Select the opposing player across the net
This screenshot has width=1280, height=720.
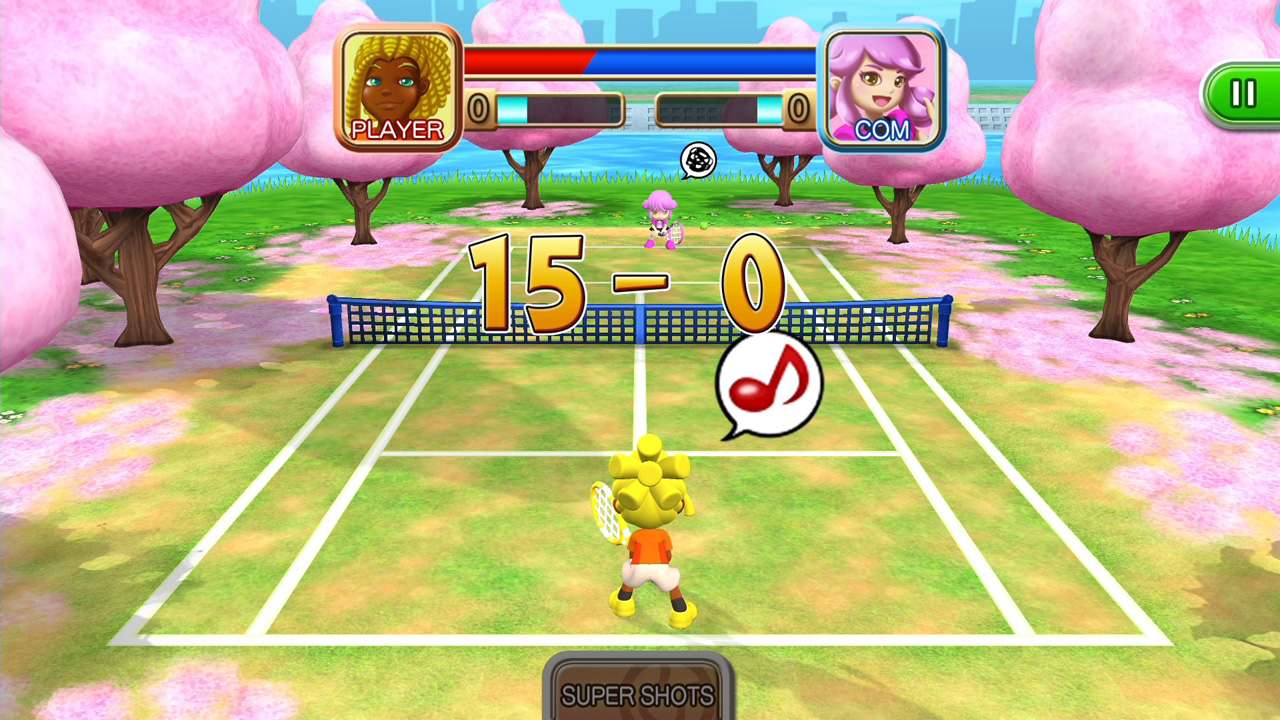[x=660, y=220]
